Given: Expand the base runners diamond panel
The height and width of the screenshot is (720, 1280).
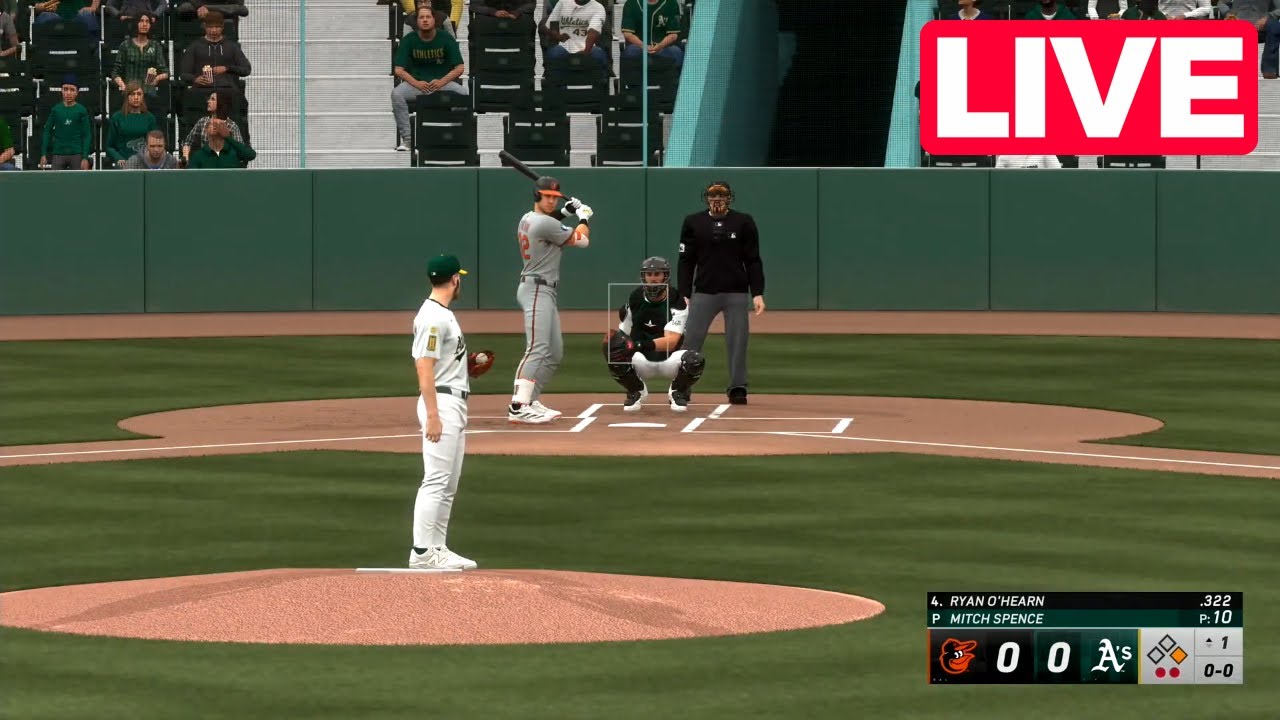Looking at the screenshot, I should (x=1166, y=652).
